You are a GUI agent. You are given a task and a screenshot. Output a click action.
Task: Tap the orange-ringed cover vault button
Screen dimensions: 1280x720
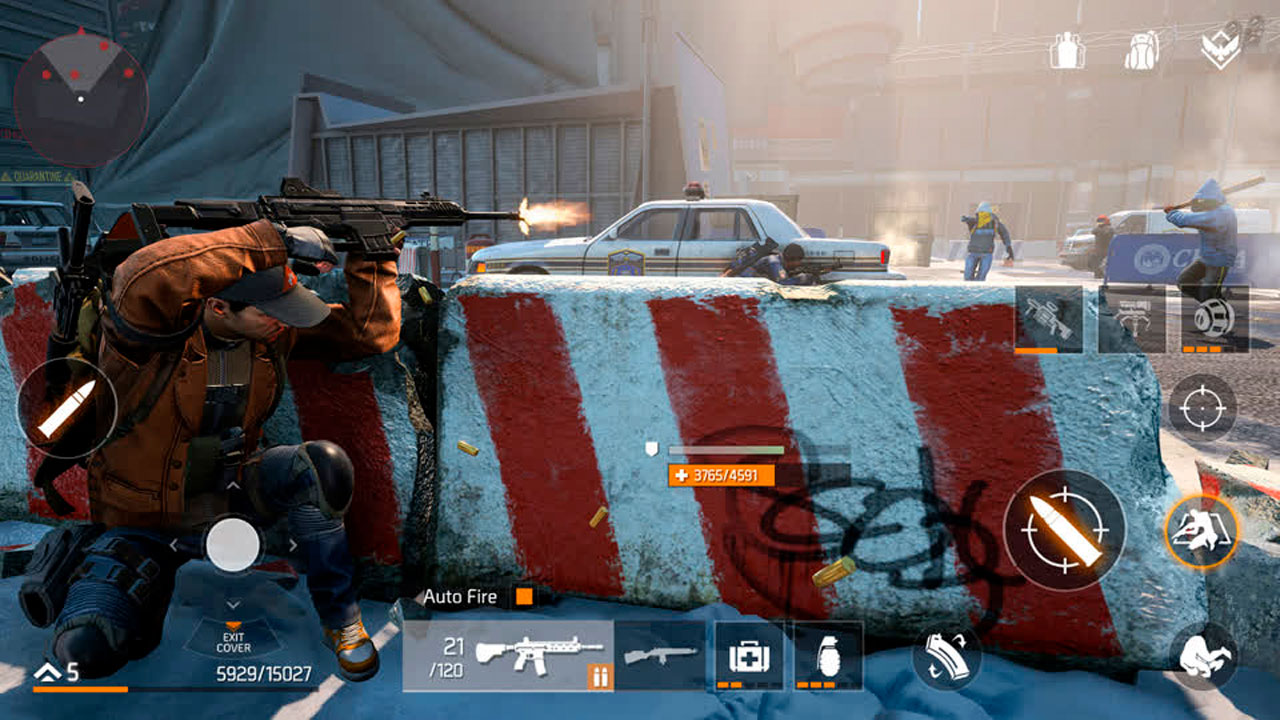pyautogui.click(x=1202, y=531)
